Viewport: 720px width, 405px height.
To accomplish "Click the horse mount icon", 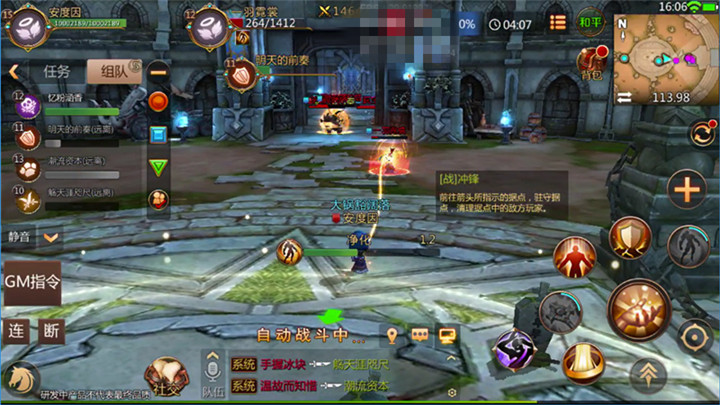I will click(18, 378).
